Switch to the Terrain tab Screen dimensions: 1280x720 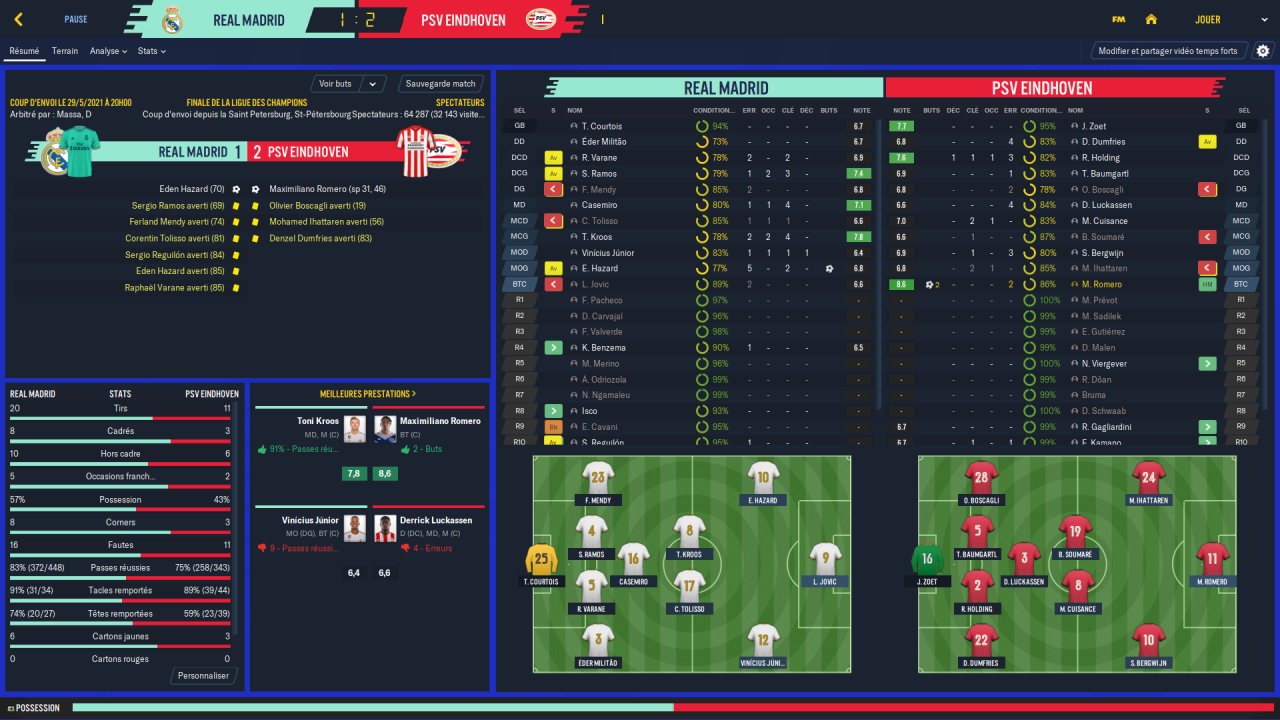[x=65, y=51]
